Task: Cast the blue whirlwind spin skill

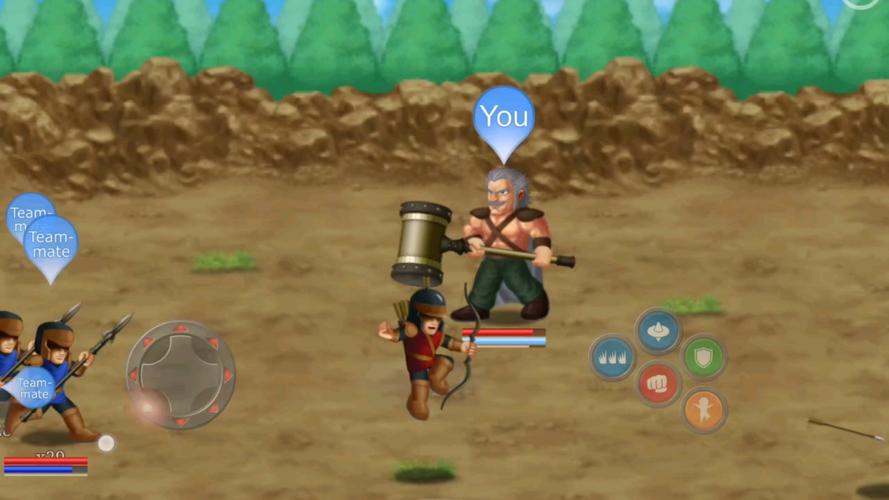Action: (x=658, y=330)
